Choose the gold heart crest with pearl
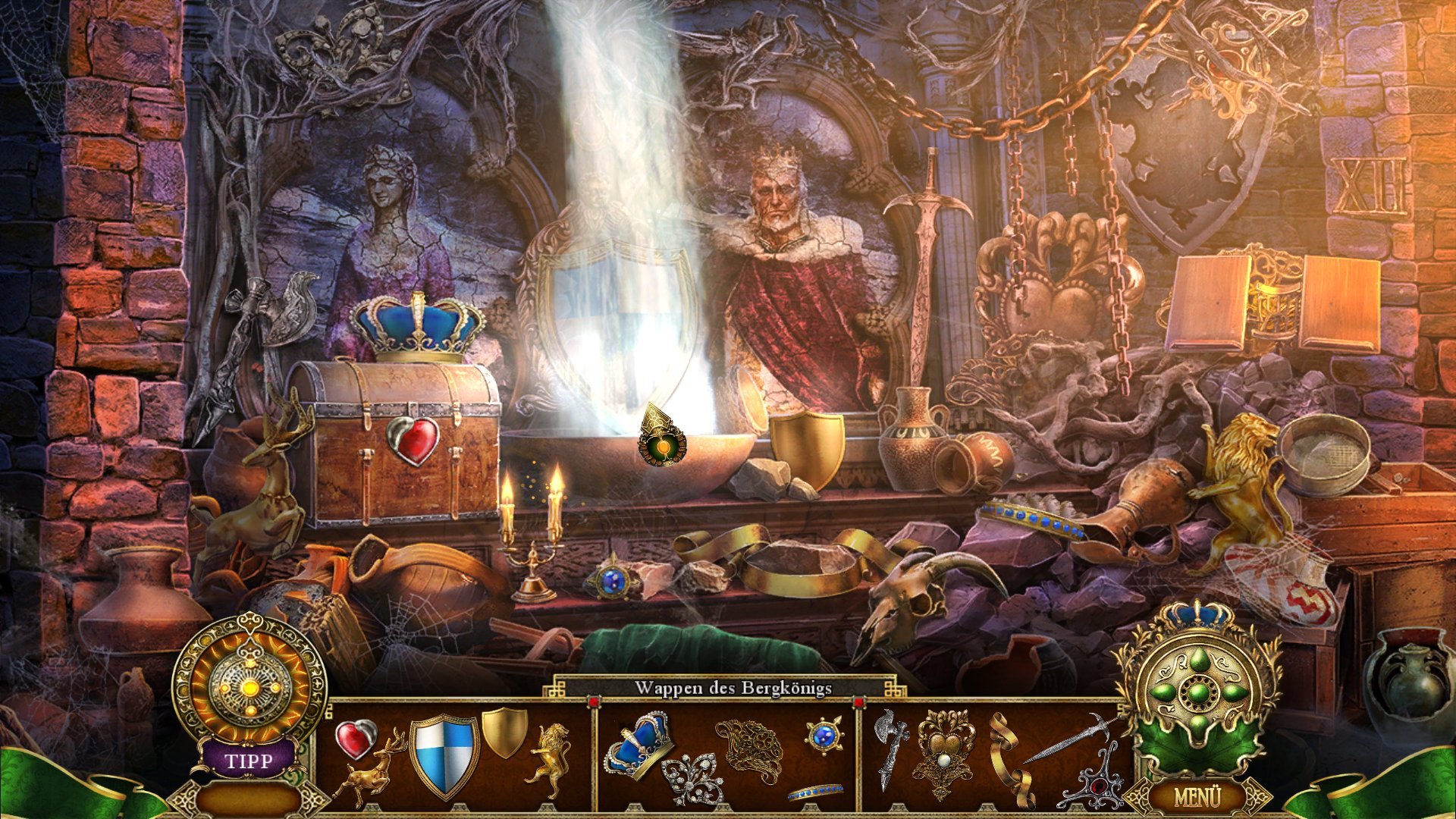The width and height of the screenshot is (1456, 819). click(945, 754)
